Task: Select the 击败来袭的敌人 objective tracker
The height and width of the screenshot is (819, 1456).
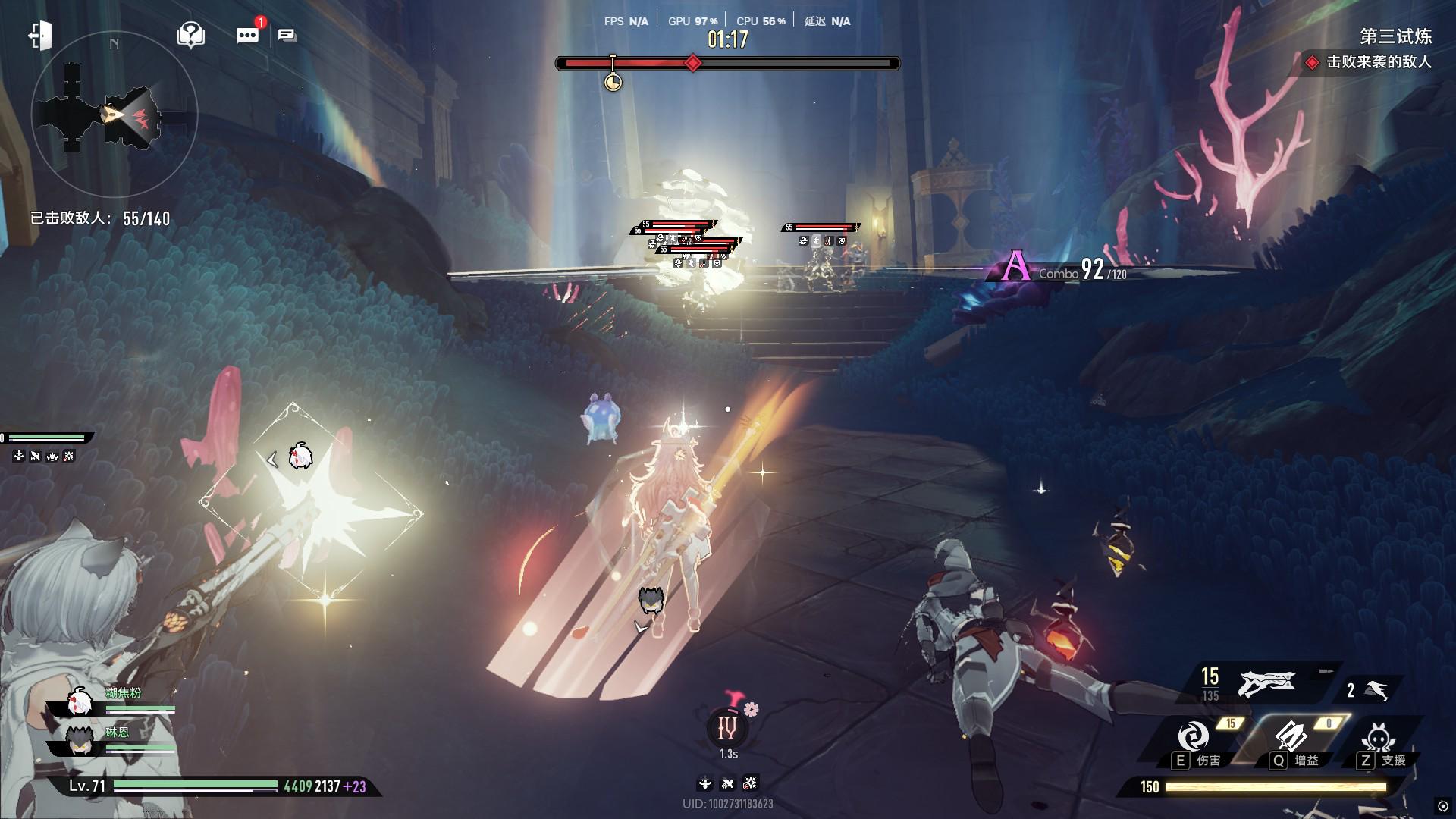Action: pyautogui.click(x=1370, y=62)
